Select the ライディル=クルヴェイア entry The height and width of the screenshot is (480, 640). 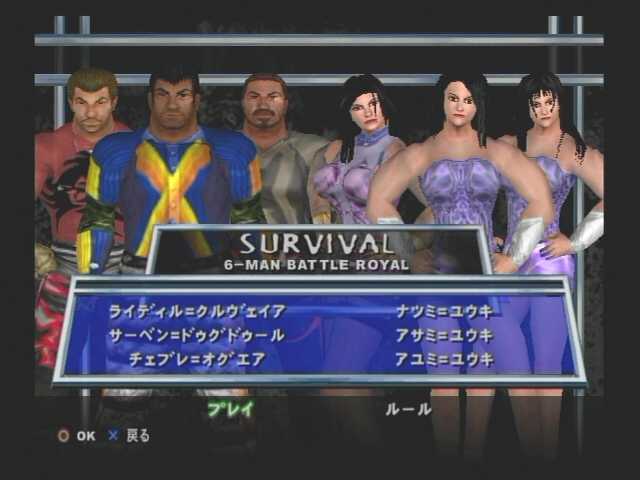(x=197, y=311)
